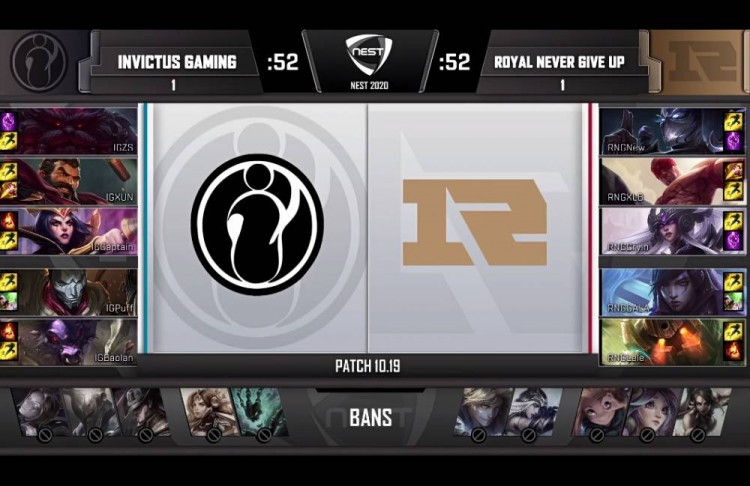
Task: Click the banned Thresh portrait
Action: coord(260,412)
